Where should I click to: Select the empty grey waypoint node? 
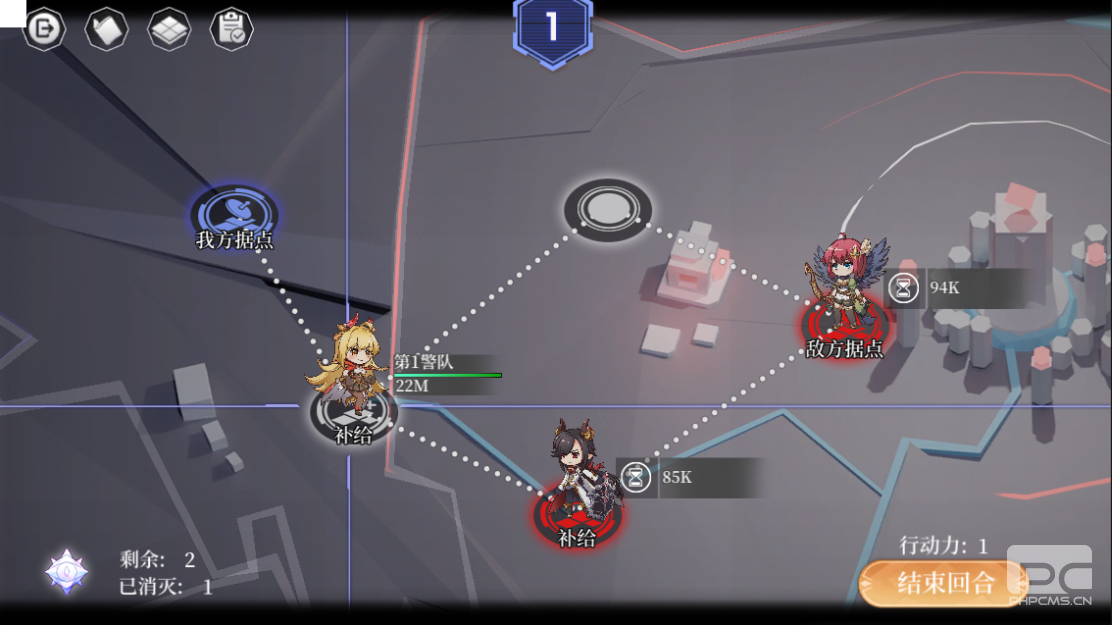point(607,209)
